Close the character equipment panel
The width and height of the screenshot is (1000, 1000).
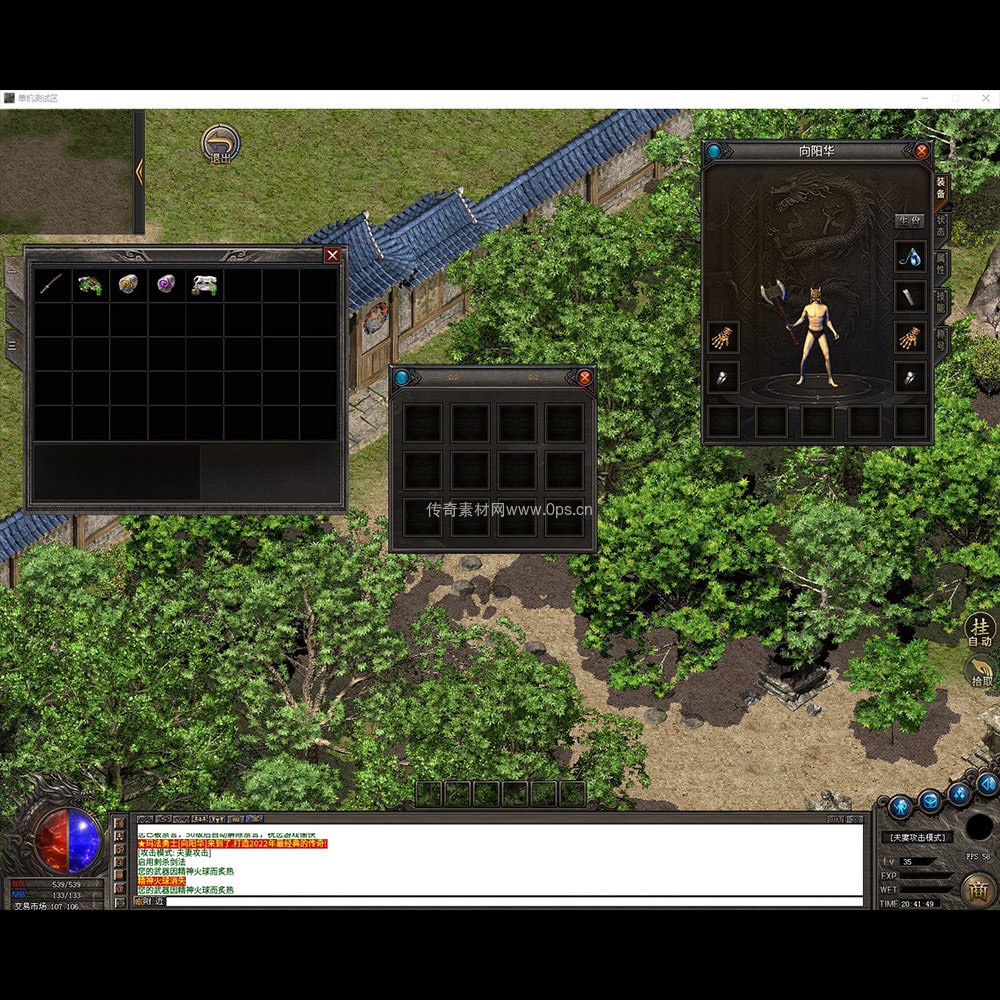pyautogui.click(x=921, y=151)
